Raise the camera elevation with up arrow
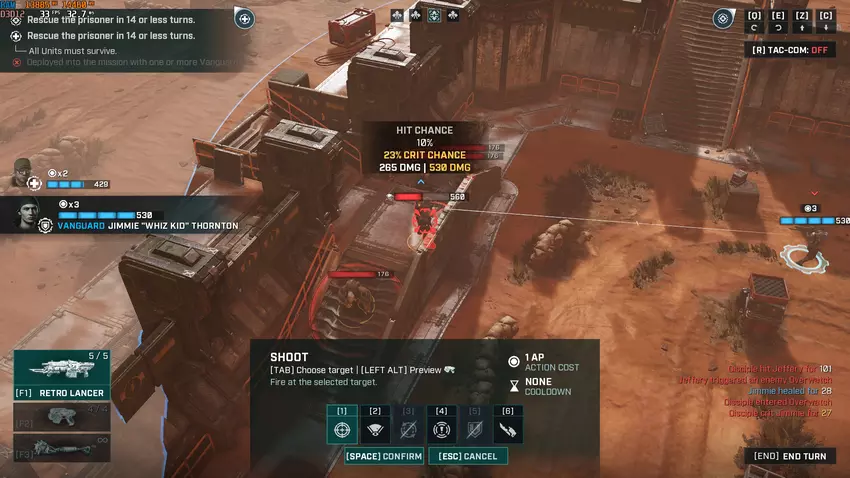 [802, 21]
